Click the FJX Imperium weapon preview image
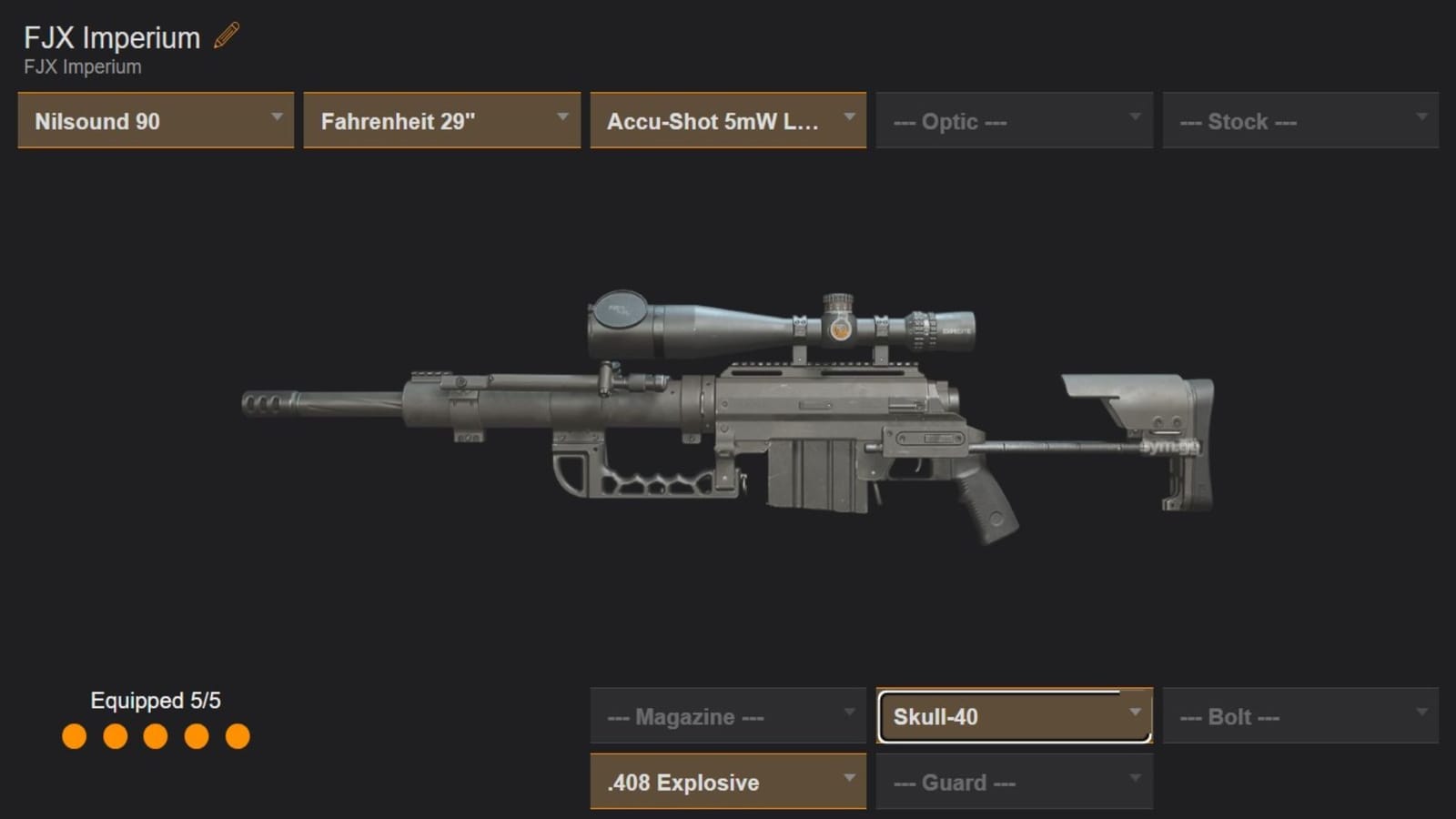 click(x=728, y=419)
